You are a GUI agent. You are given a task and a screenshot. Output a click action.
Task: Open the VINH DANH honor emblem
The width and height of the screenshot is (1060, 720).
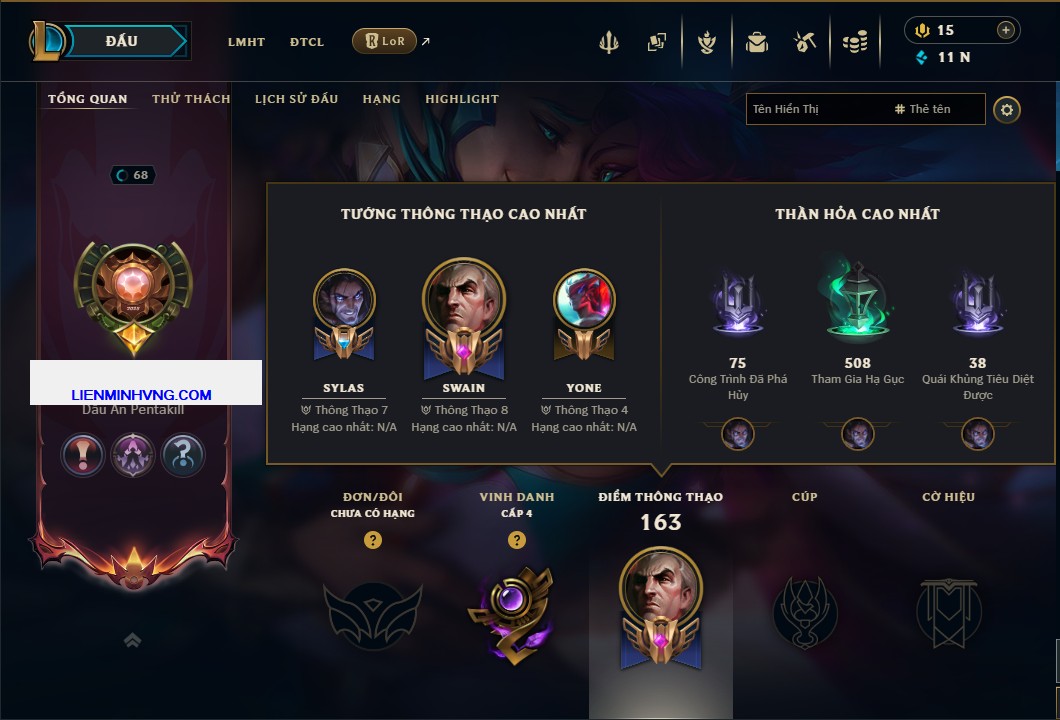(516, 612)
